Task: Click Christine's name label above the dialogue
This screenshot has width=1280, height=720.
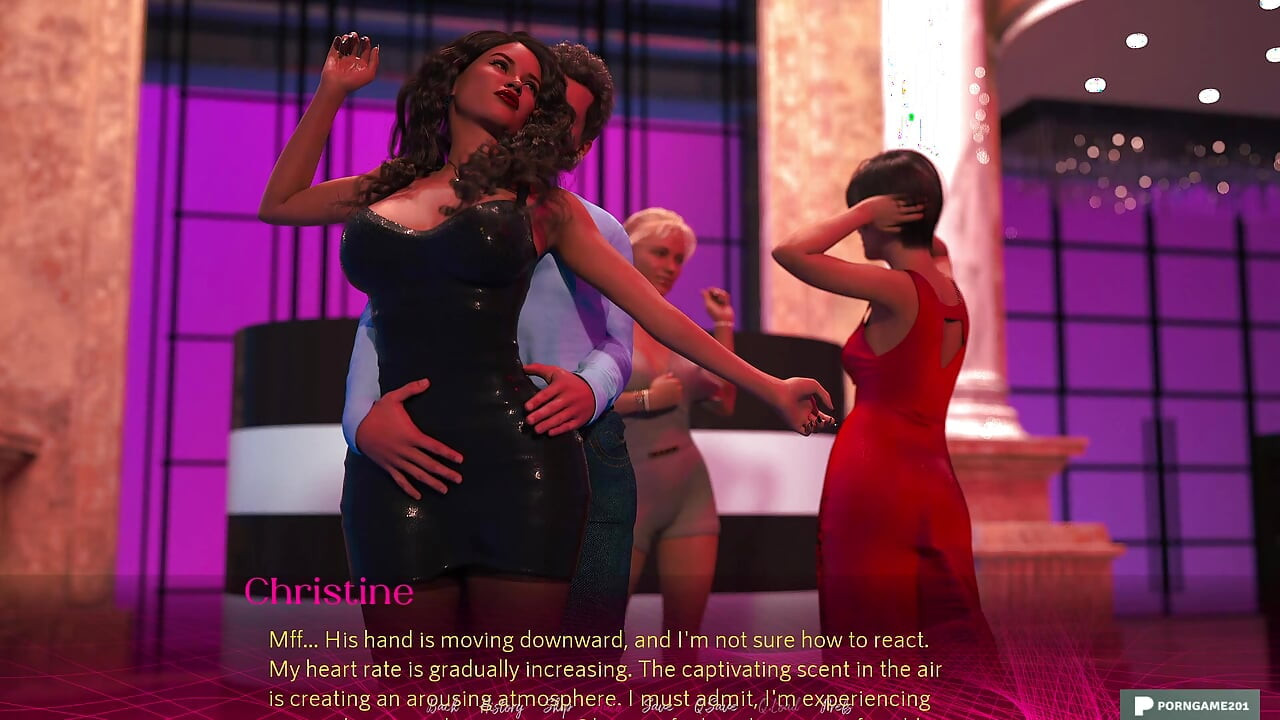Action: [330, 592]
